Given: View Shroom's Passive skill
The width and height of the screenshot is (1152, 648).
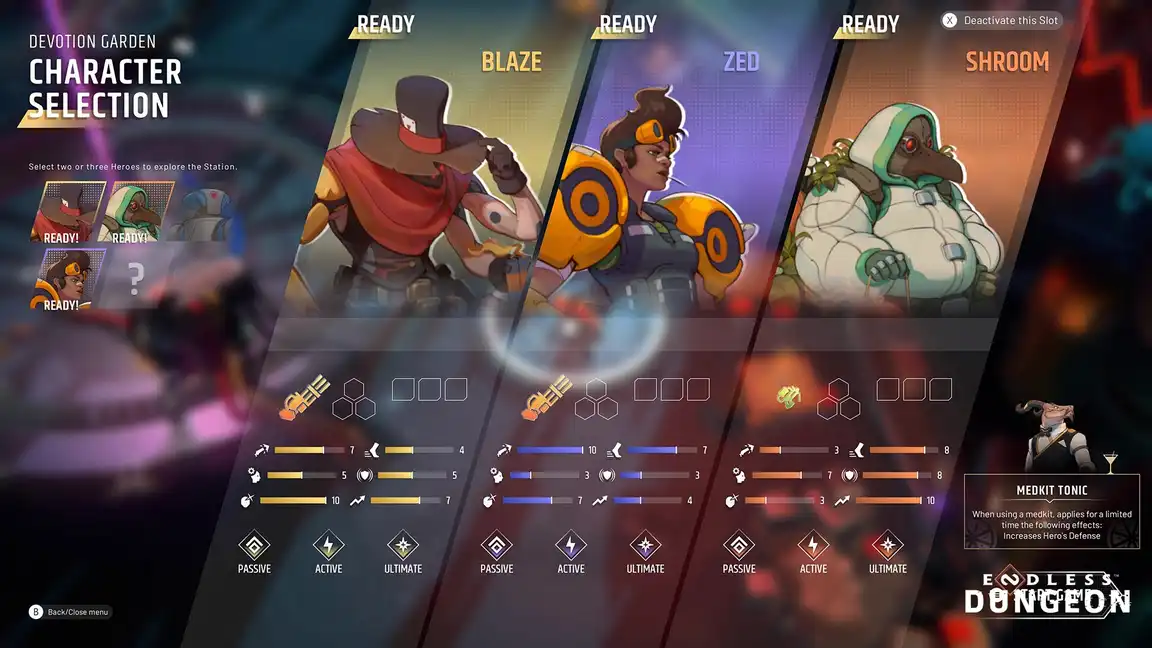Looking at the screenshot, I should pos(739,546).
